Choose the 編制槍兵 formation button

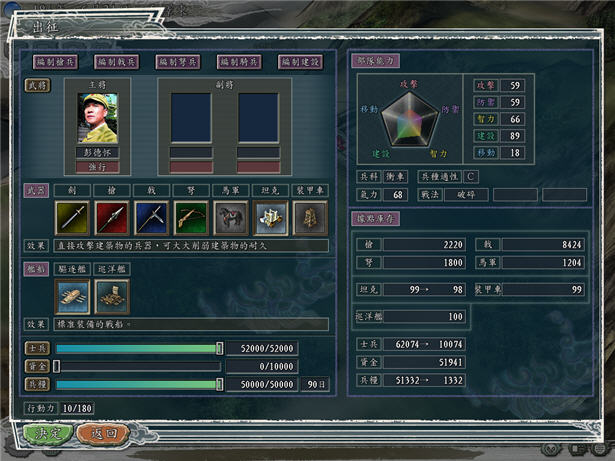coord(55,62)
